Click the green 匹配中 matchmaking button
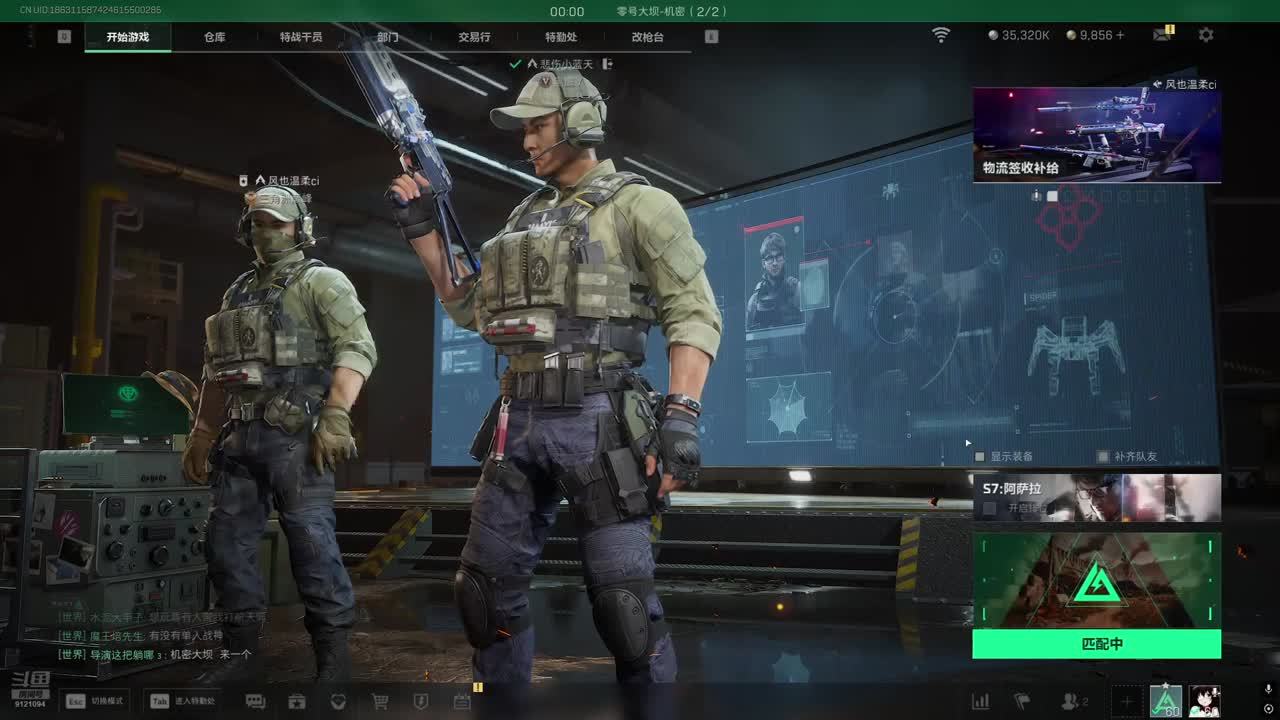Screen dimensions: 1280x720 (1096, 644)
